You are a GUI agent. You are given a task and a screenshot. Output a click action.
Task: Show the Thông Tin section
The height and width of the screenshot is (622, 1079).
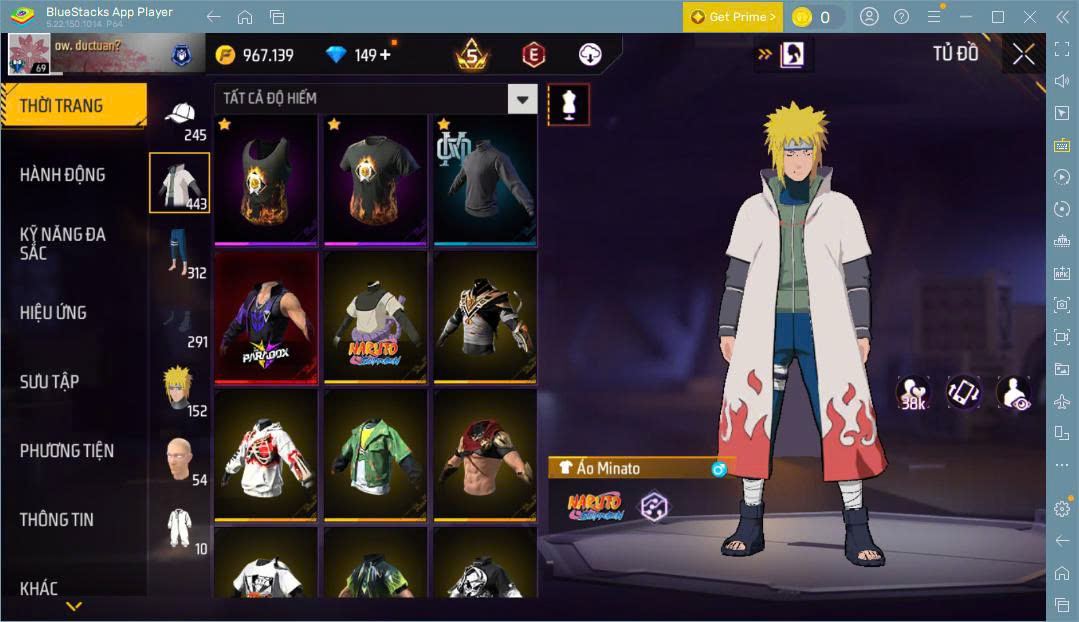pos(56,520)
